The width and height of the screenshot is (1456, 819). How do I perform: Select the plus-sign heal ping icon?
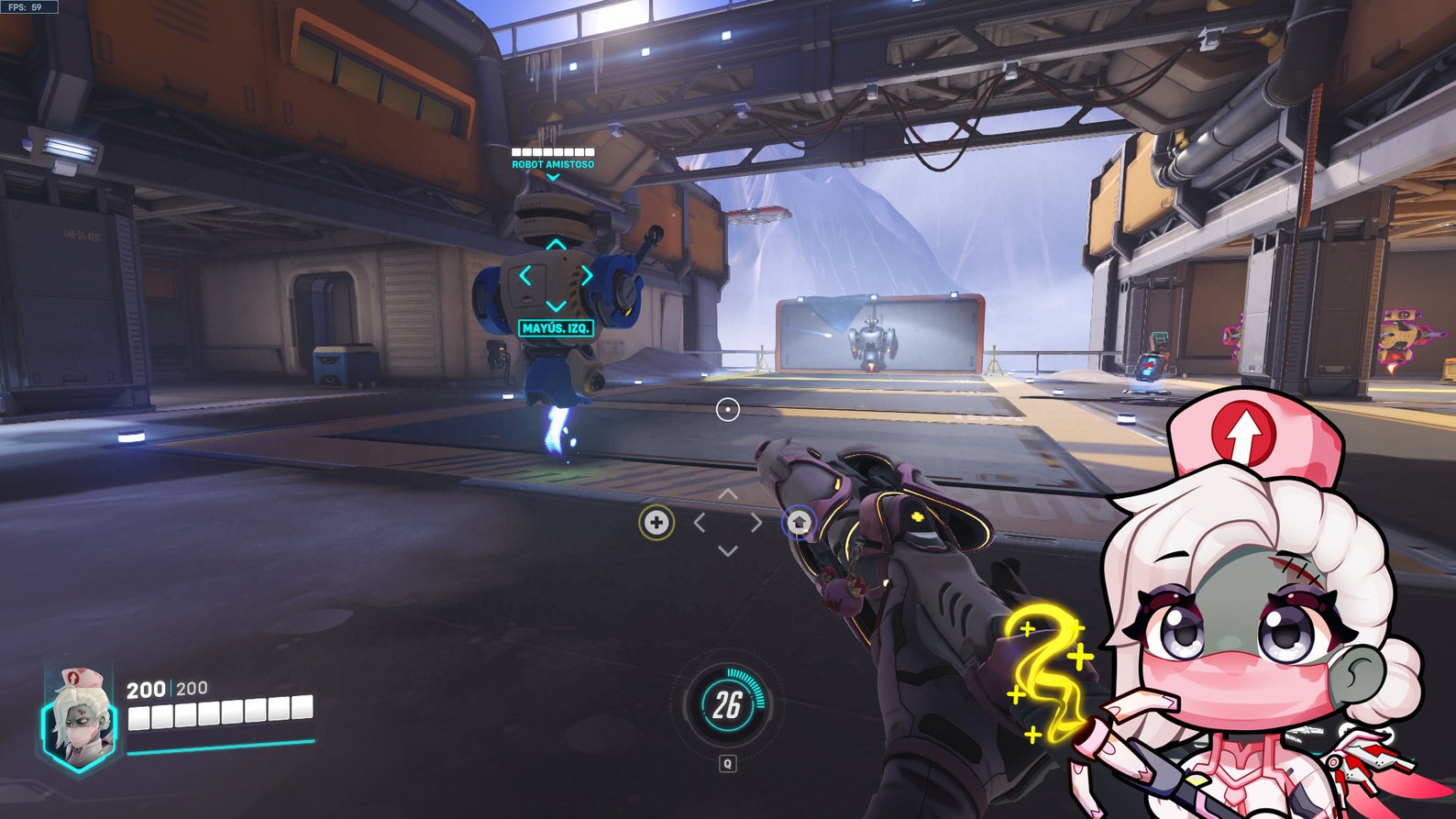[657, 523]
